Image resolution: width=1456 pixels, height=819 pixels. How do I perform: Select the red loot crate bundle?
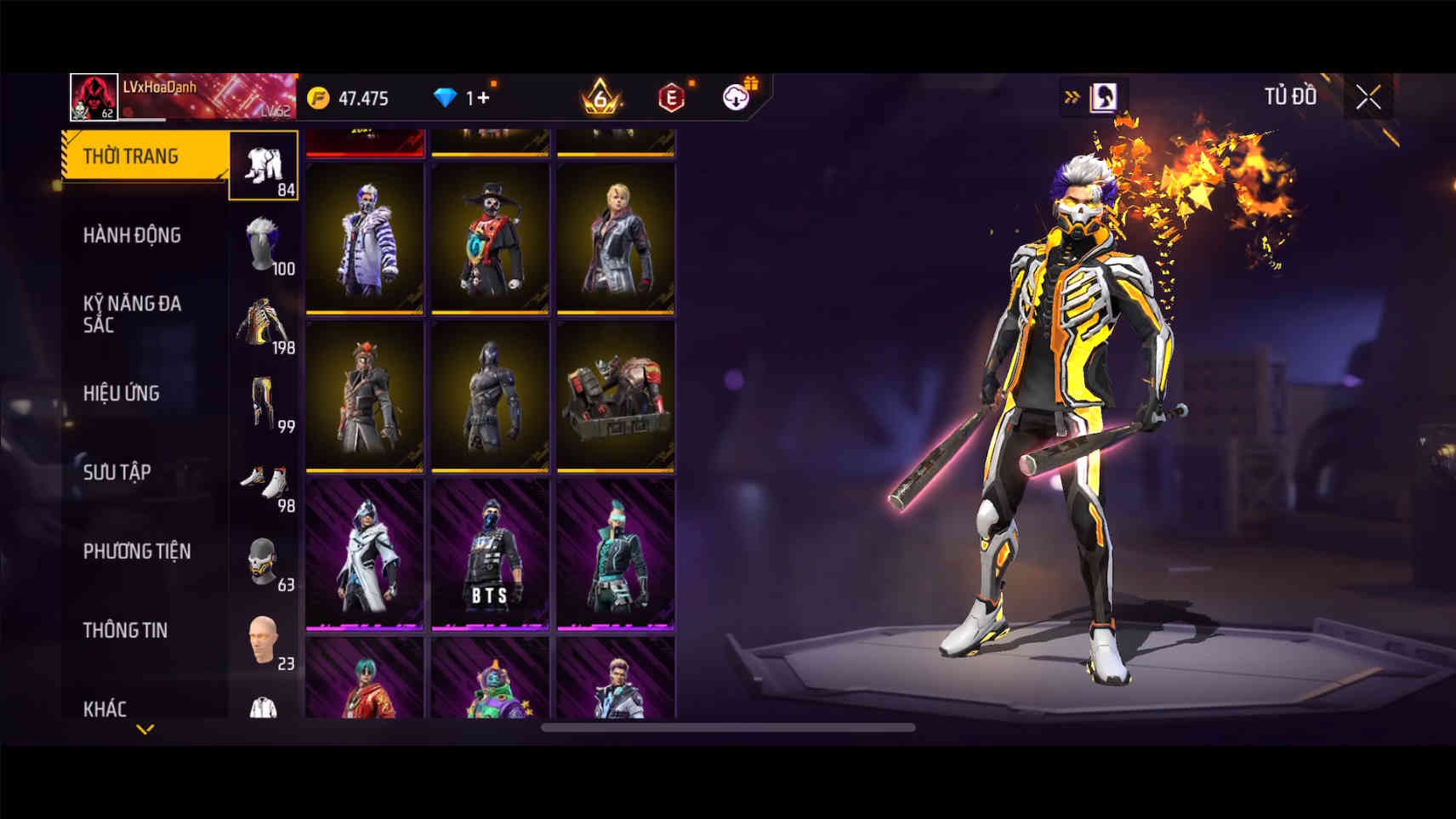coord(616,396)
